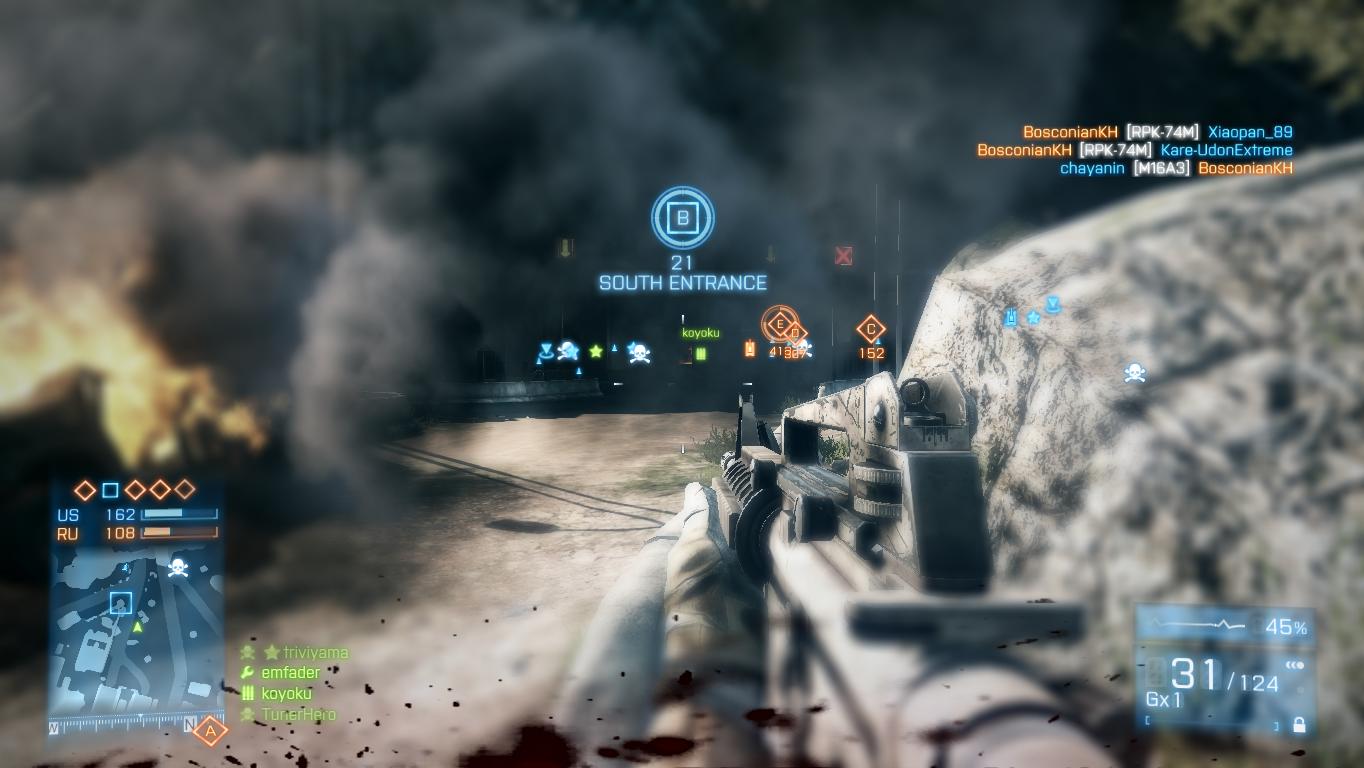1364x768 pixels.
Task: Click the green star icon left of koyoku
Action: (x=594, y=351)
